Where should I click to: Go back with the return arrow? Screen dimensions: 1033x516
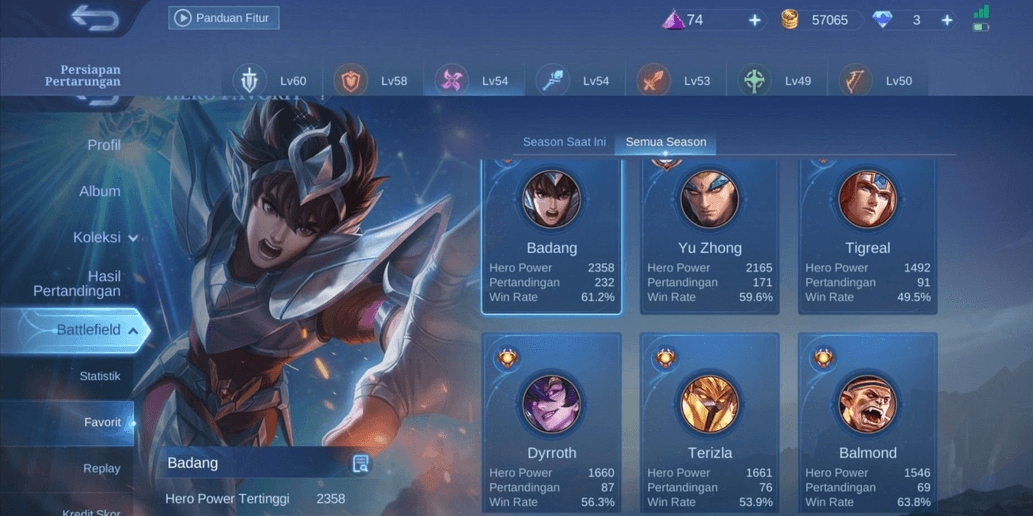click(95, 18)
